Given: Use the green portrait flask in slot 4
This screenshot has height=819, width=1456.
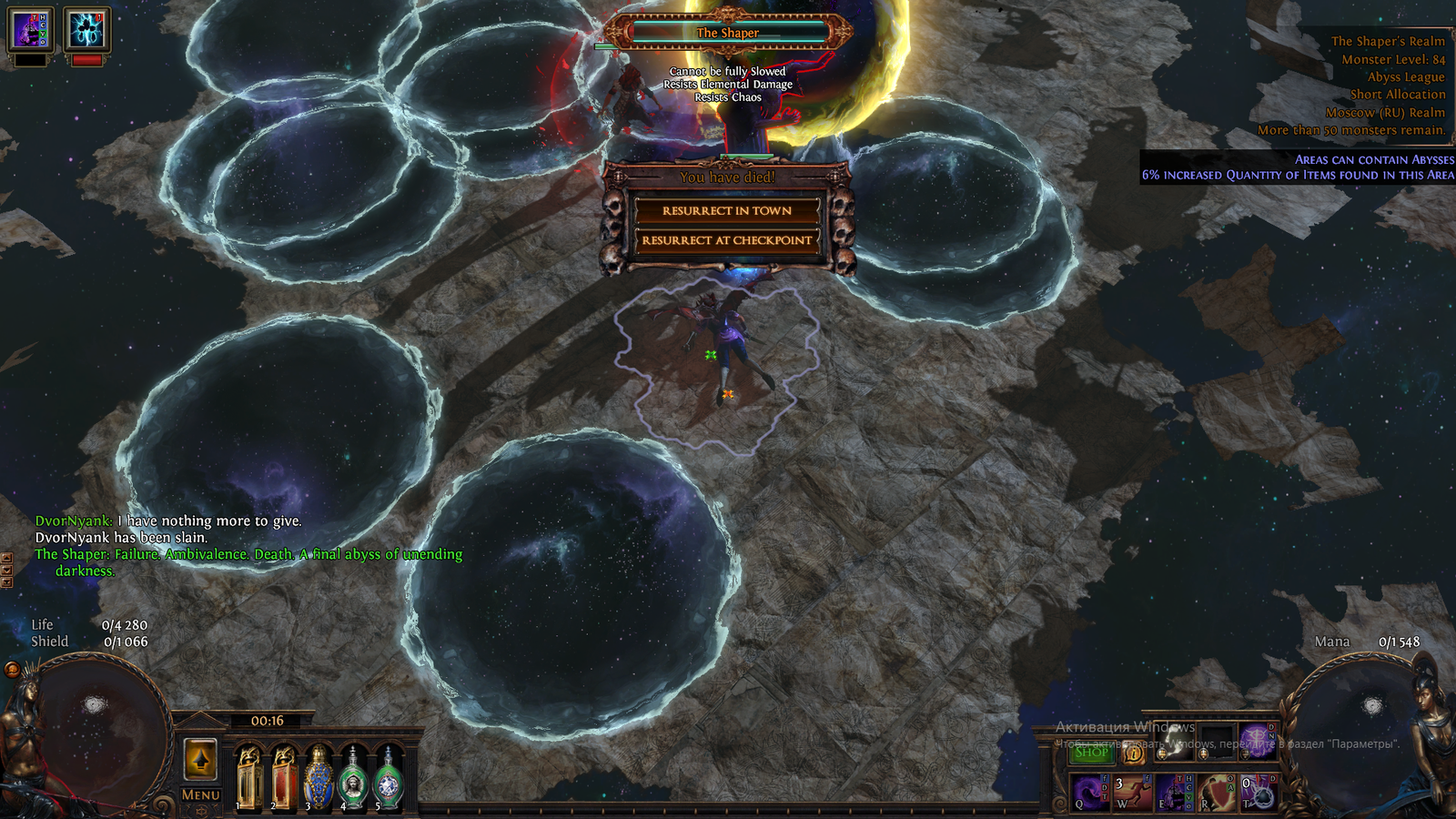Looking at the screenshot, I should (x=352, y=778).
